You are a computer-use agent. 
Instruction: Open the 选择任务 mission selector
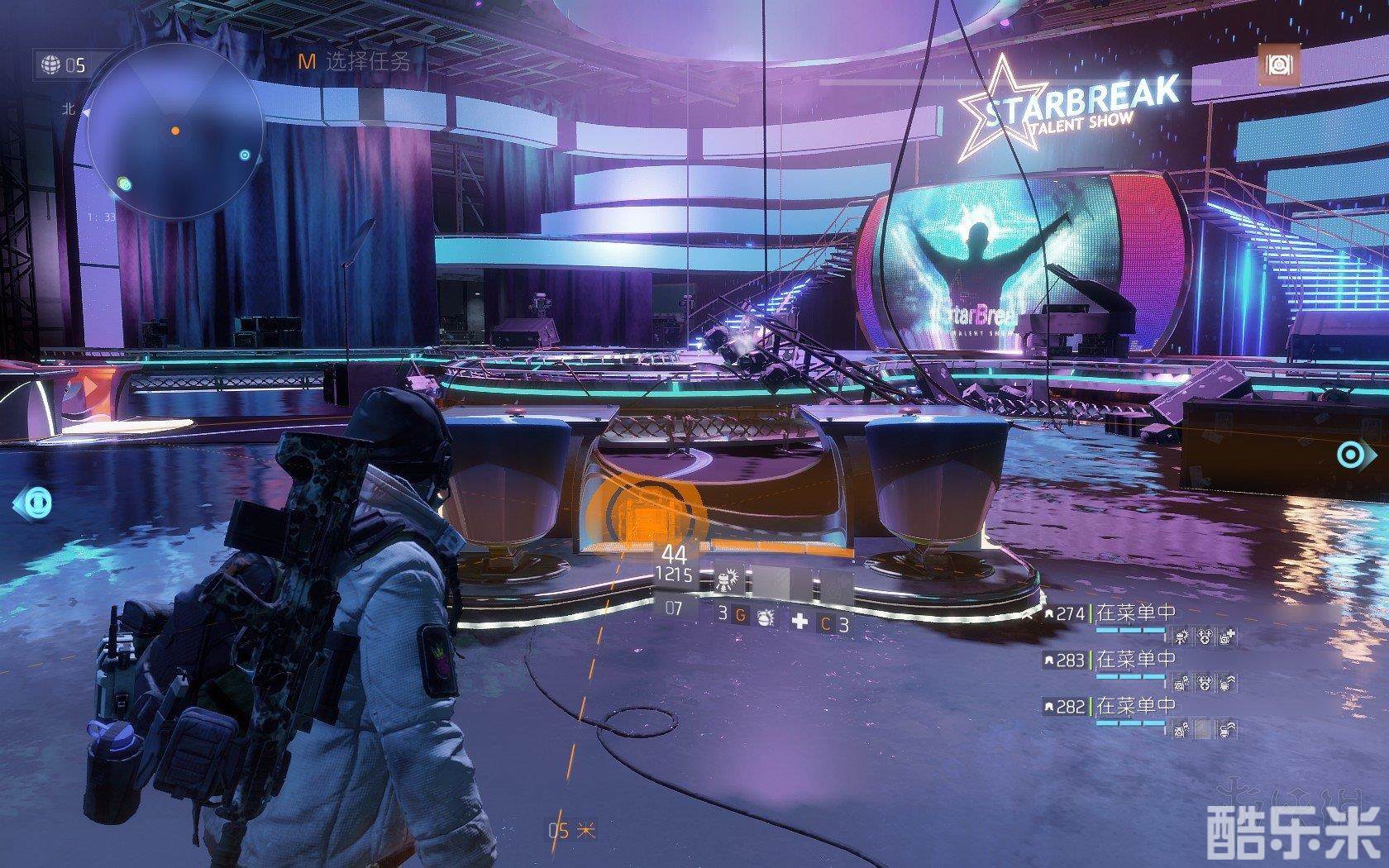(x=356, y=60)
